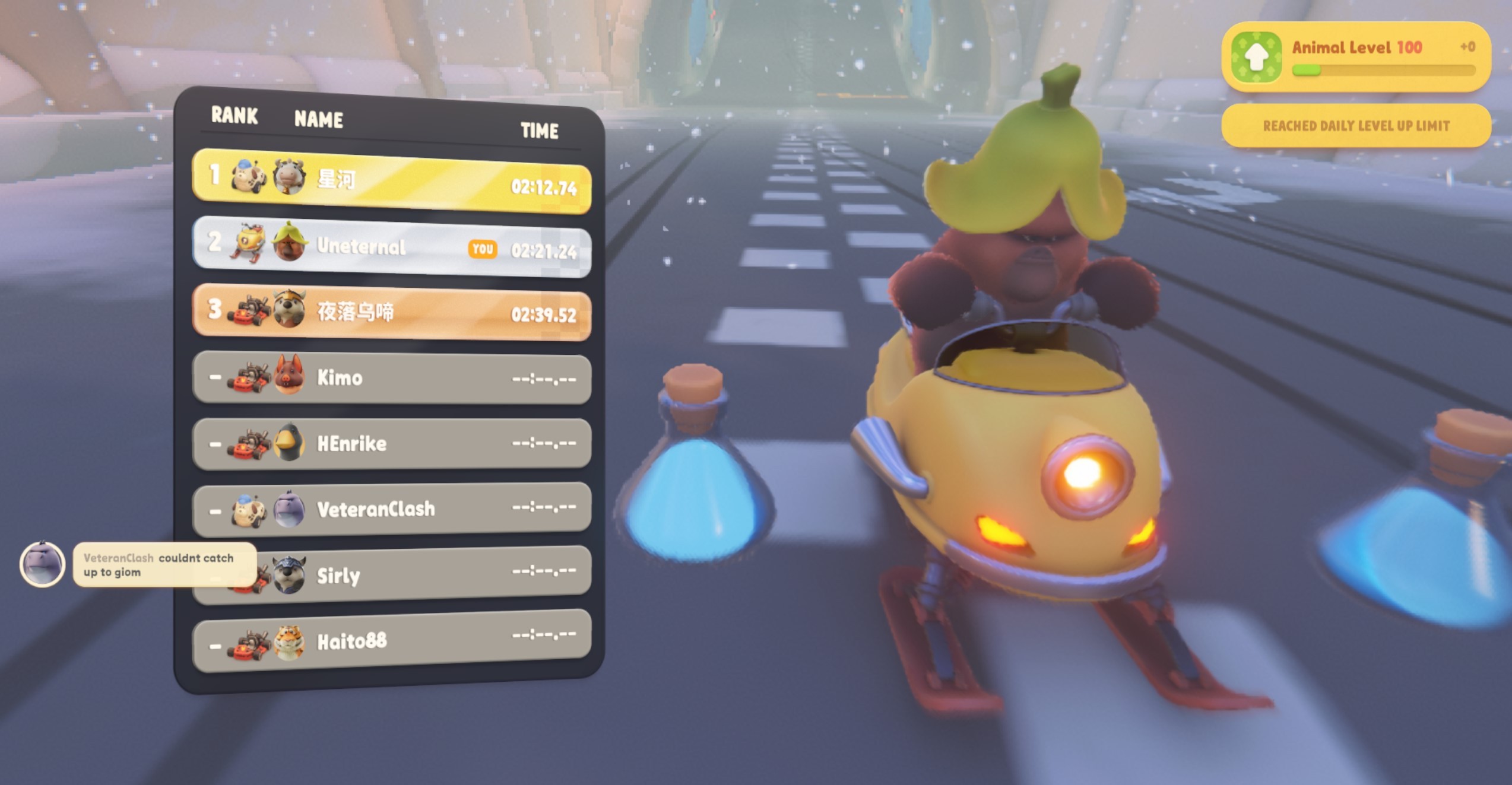1512x785 pixels.
Task: Click the green level-up arrow icon
Action: coord(1256,57)
